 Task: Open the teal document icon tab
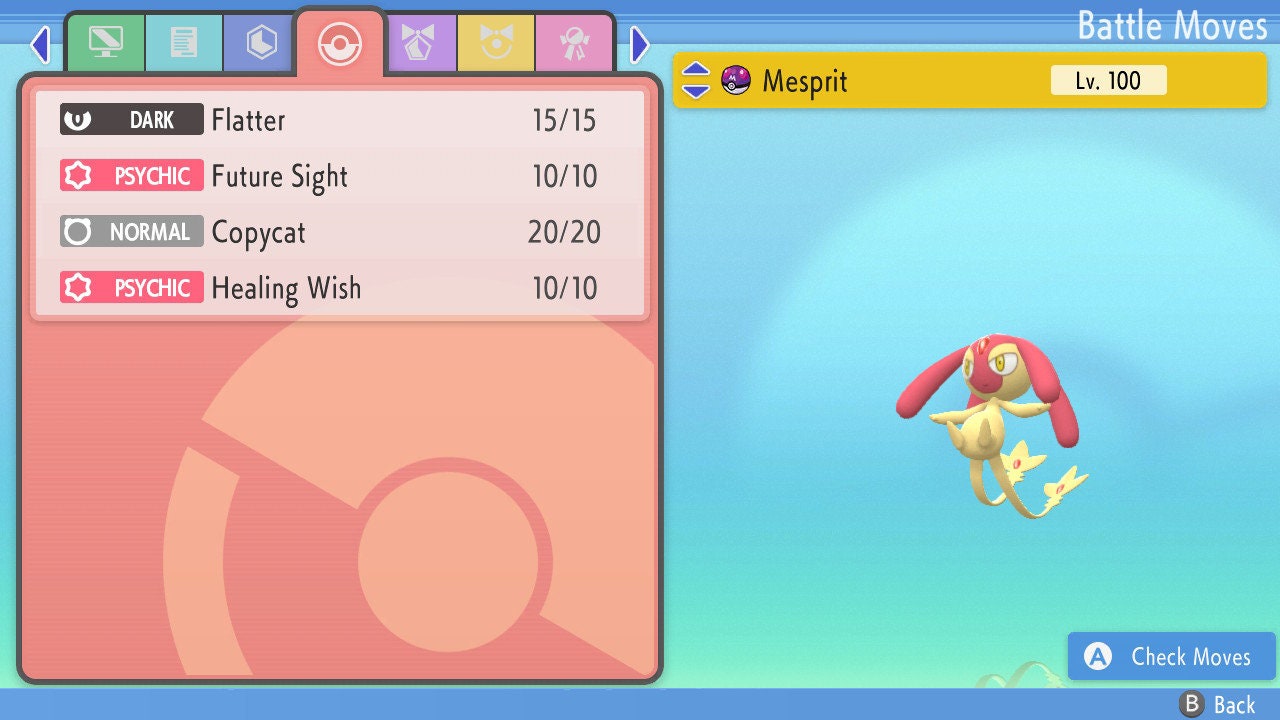tap(183, 44)
